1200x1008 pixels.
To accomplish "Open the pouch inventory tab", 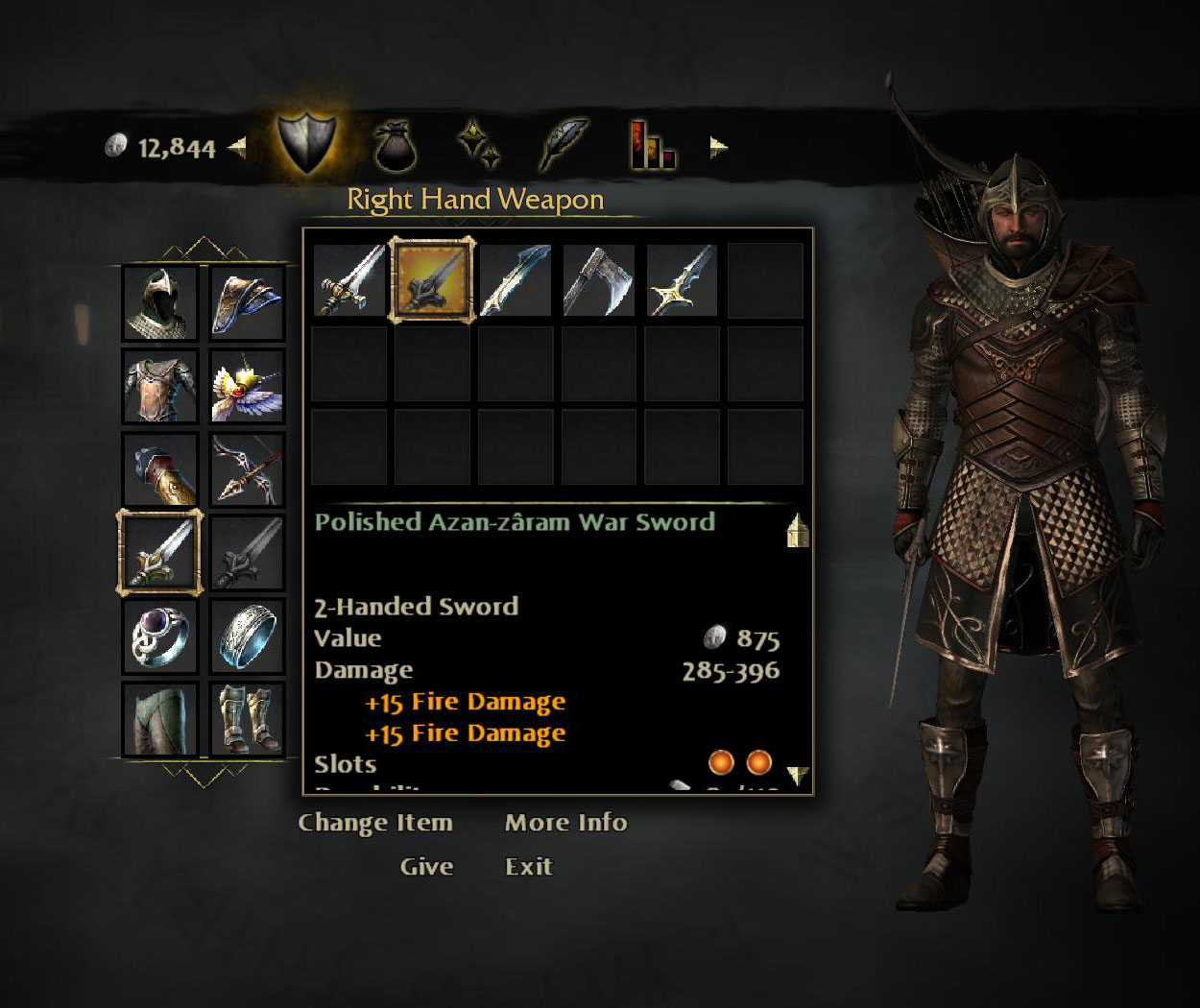I will (x=393, y=146).
